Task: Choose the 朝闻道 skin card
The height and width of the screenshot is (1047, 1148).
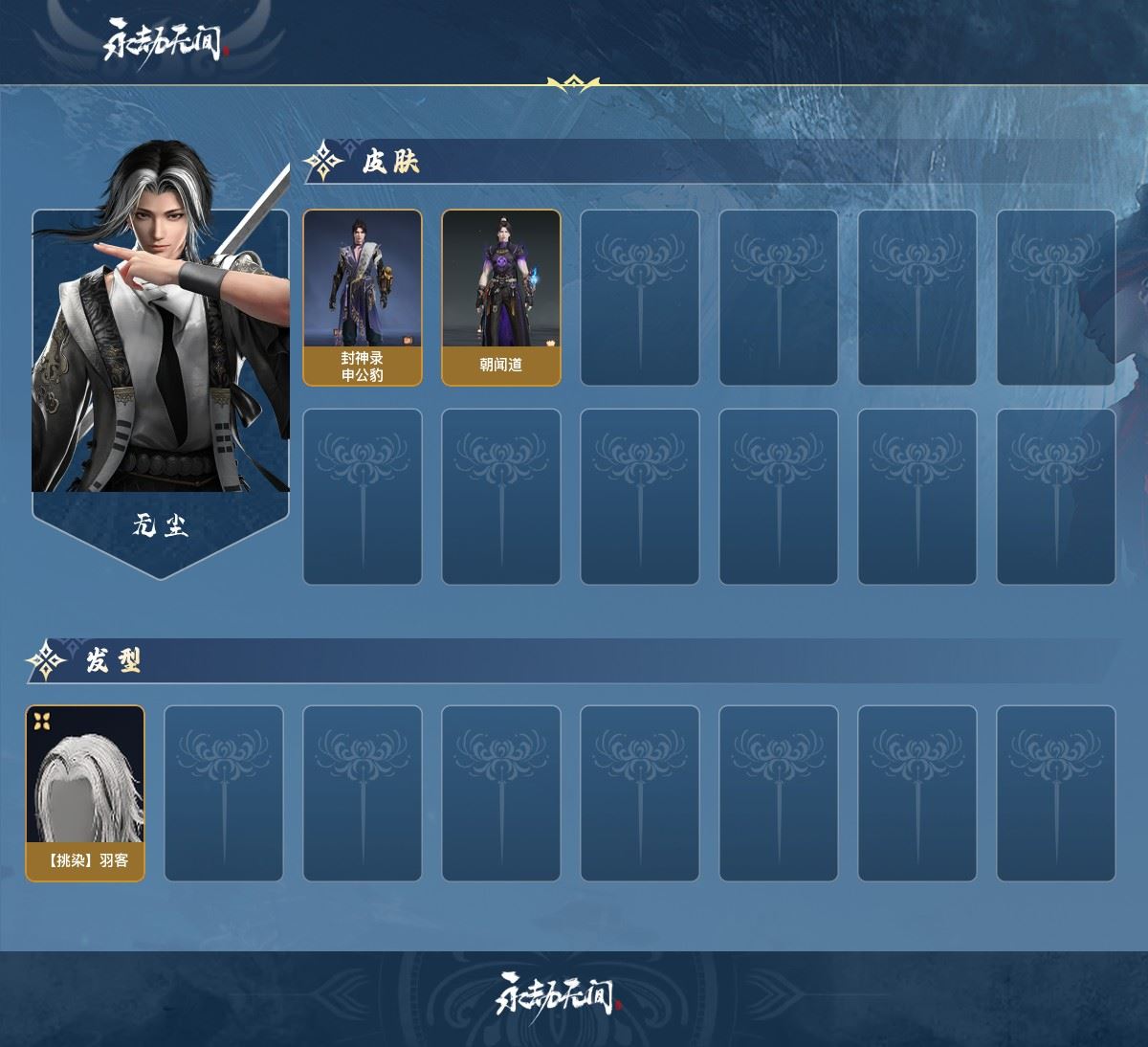Action: click(501, 298)
